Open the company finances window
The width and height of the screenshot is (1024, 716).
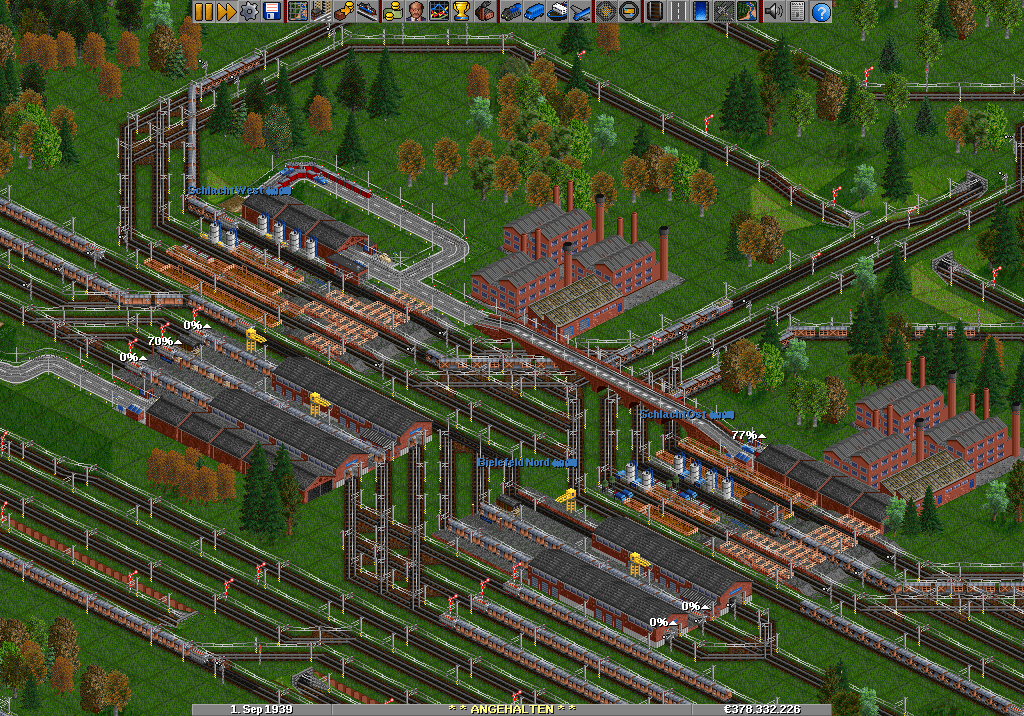pos(392,11)
